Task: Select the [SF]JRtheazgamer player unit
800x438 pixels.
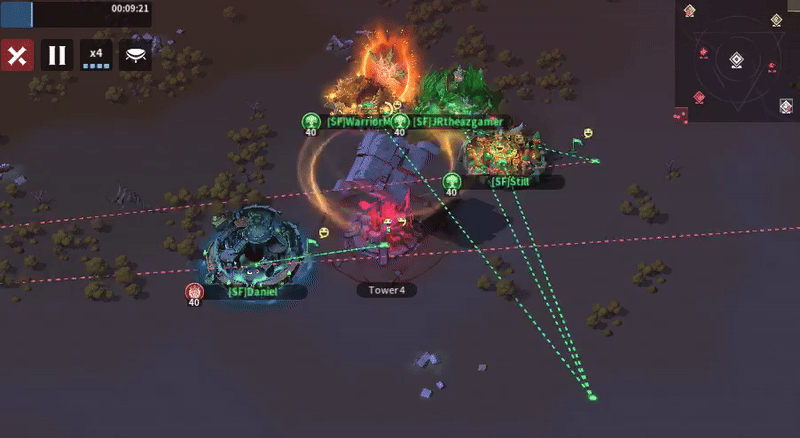Action: [x=458, y=90]
